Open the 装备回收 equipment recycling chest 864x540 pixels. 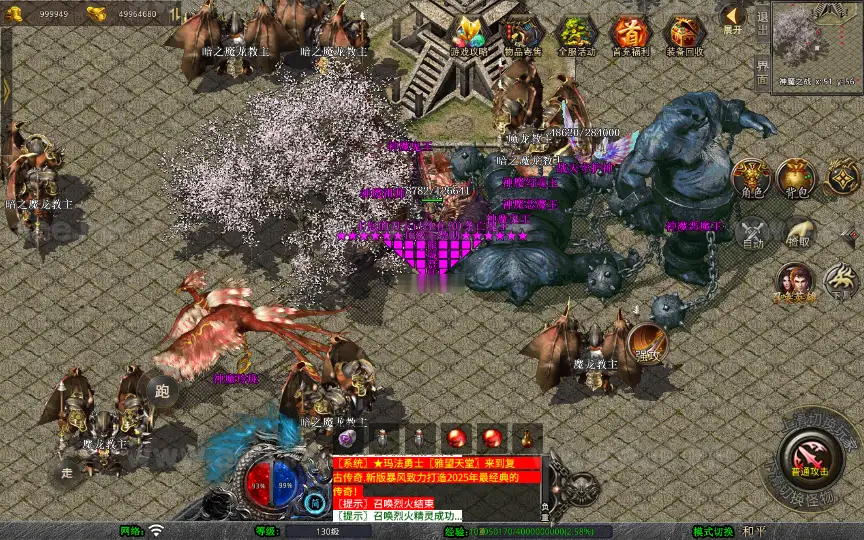[x=685, y=37]
